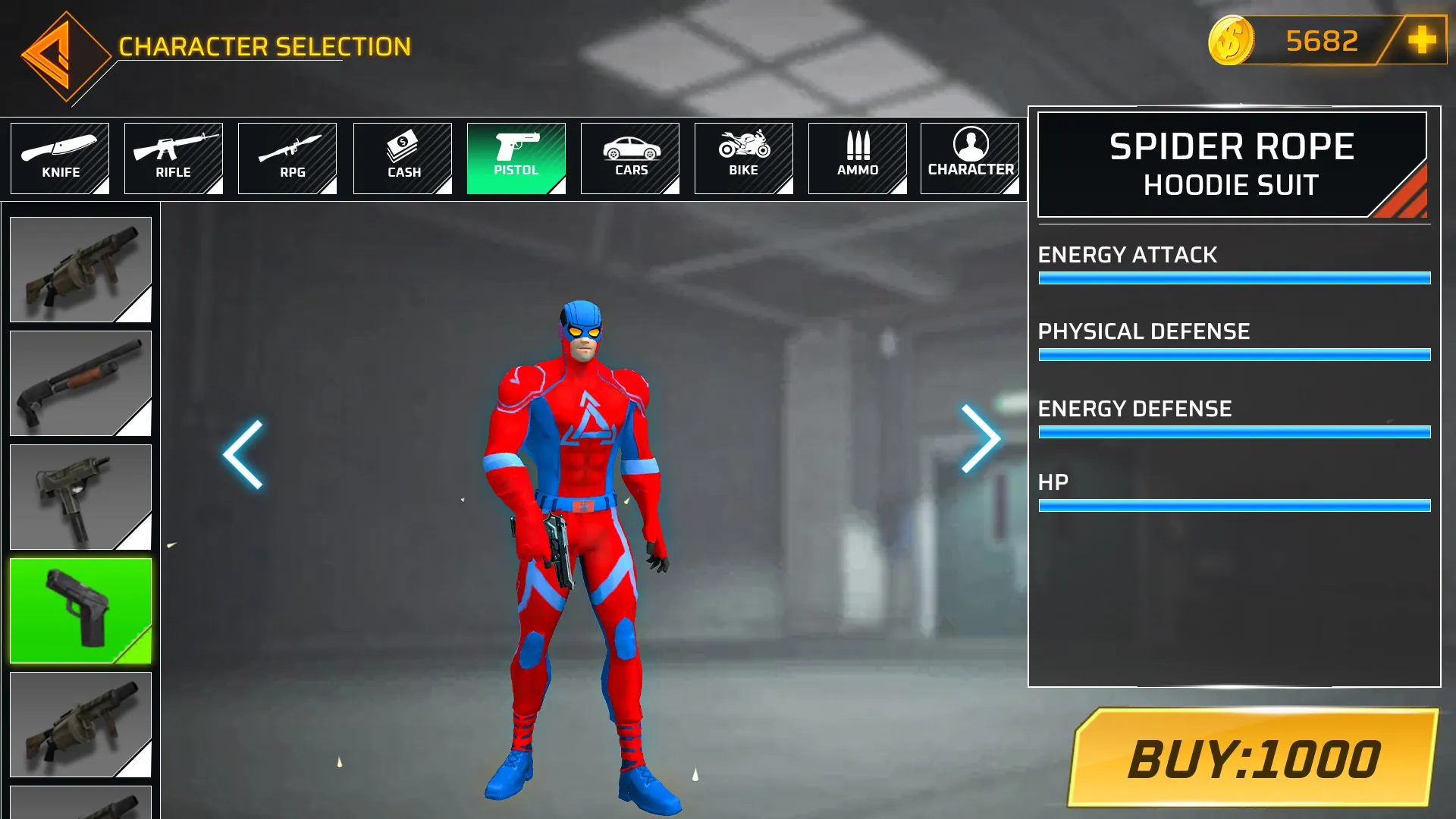
Task: Toggle the highlighted green pistol selection
Action: point(80,610)
